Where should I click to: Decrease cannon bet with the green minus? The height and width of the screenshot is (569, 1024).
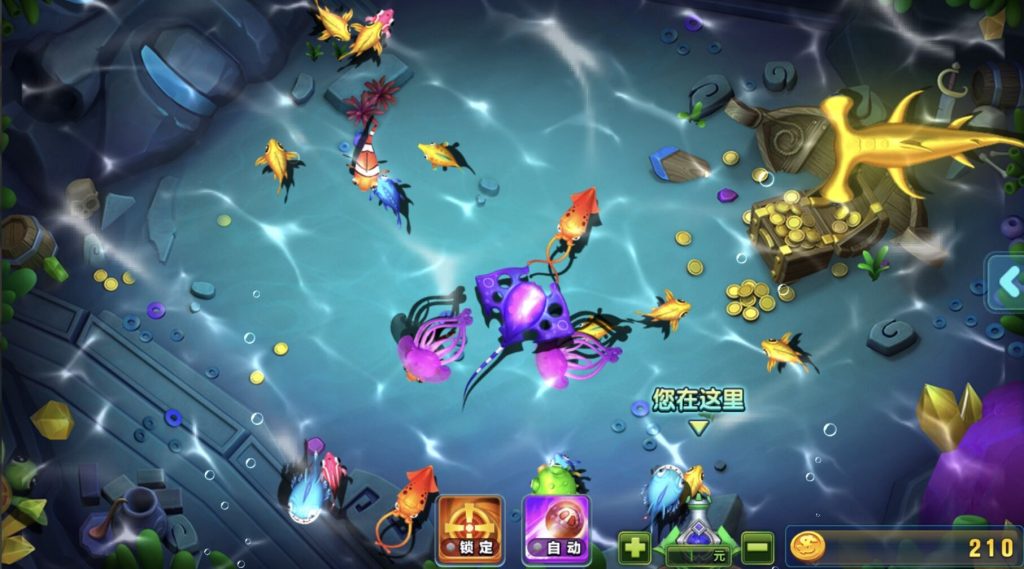pos(757,548)
